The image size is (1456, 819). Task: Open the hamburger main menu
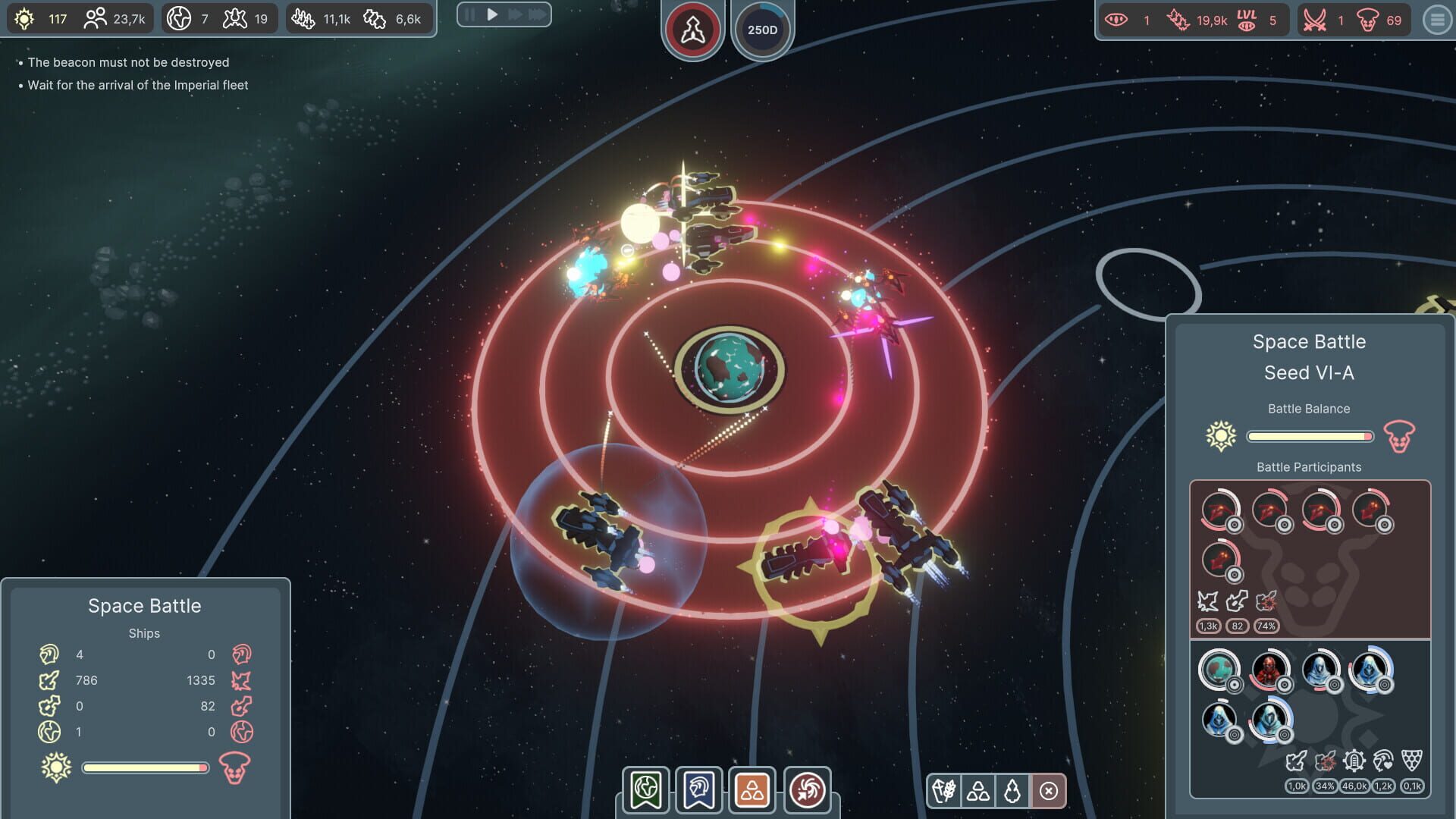(x=1437, y=20)
